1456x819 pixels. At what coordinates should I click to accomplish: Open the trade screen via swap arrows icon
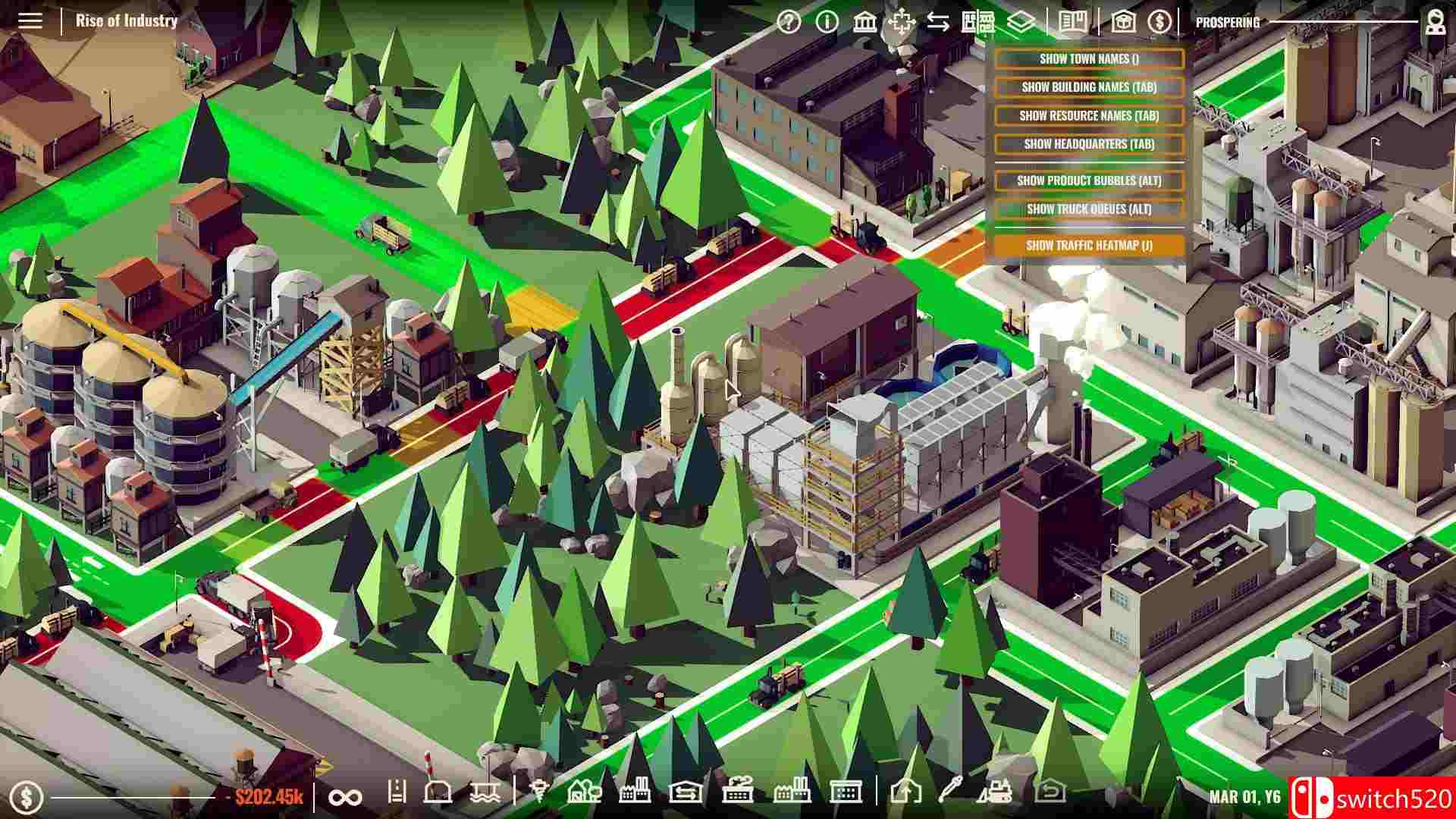coord(937,21)
